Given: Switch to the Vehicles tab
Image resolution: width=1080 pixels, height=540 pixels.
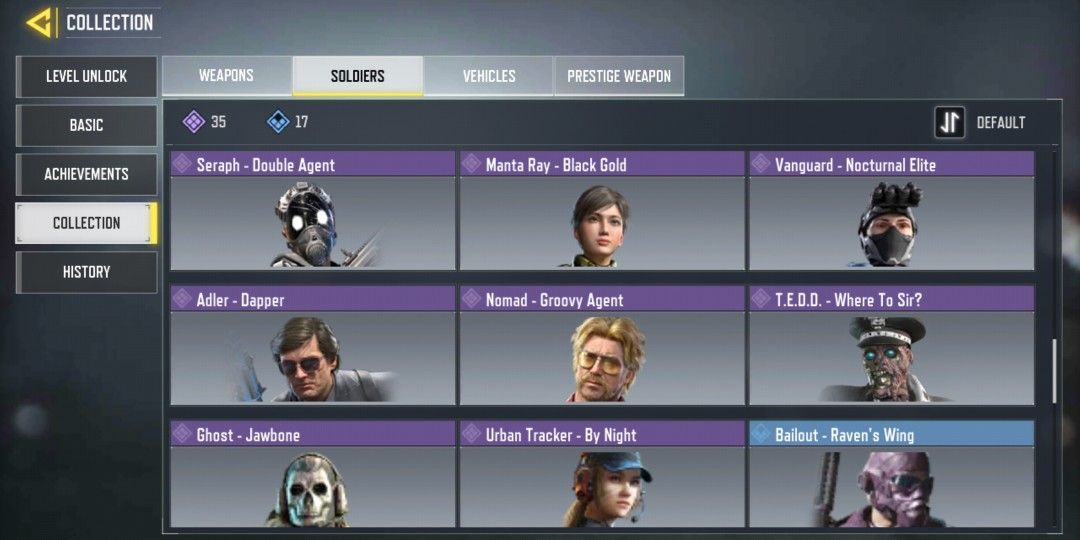Looking at the screenshot, I should [x=488, y=76].
